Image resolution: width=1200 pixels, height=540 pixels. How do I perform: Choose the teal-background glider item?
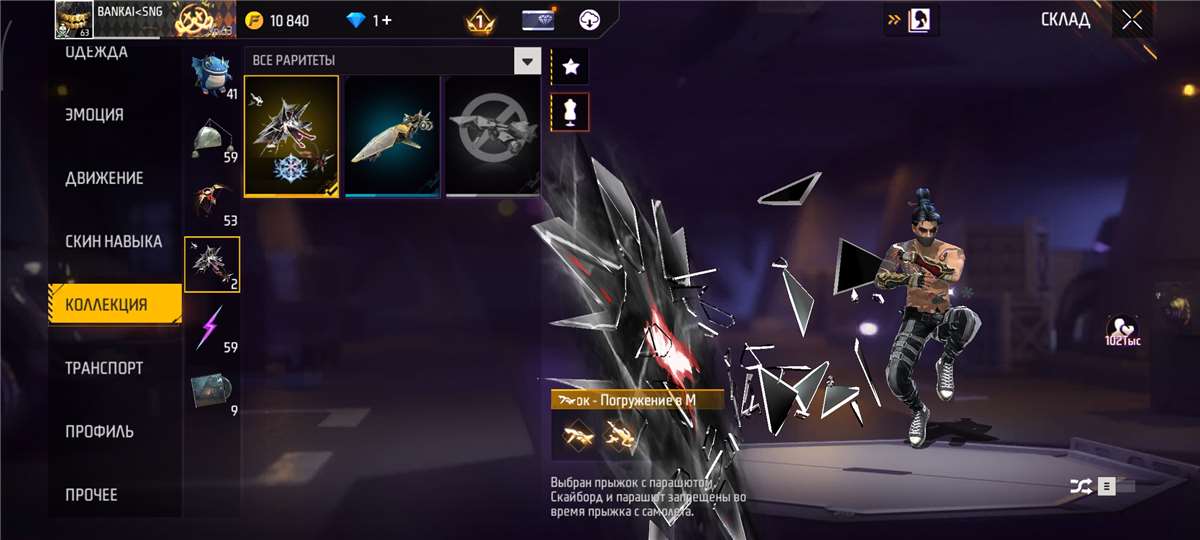(392, 136)
